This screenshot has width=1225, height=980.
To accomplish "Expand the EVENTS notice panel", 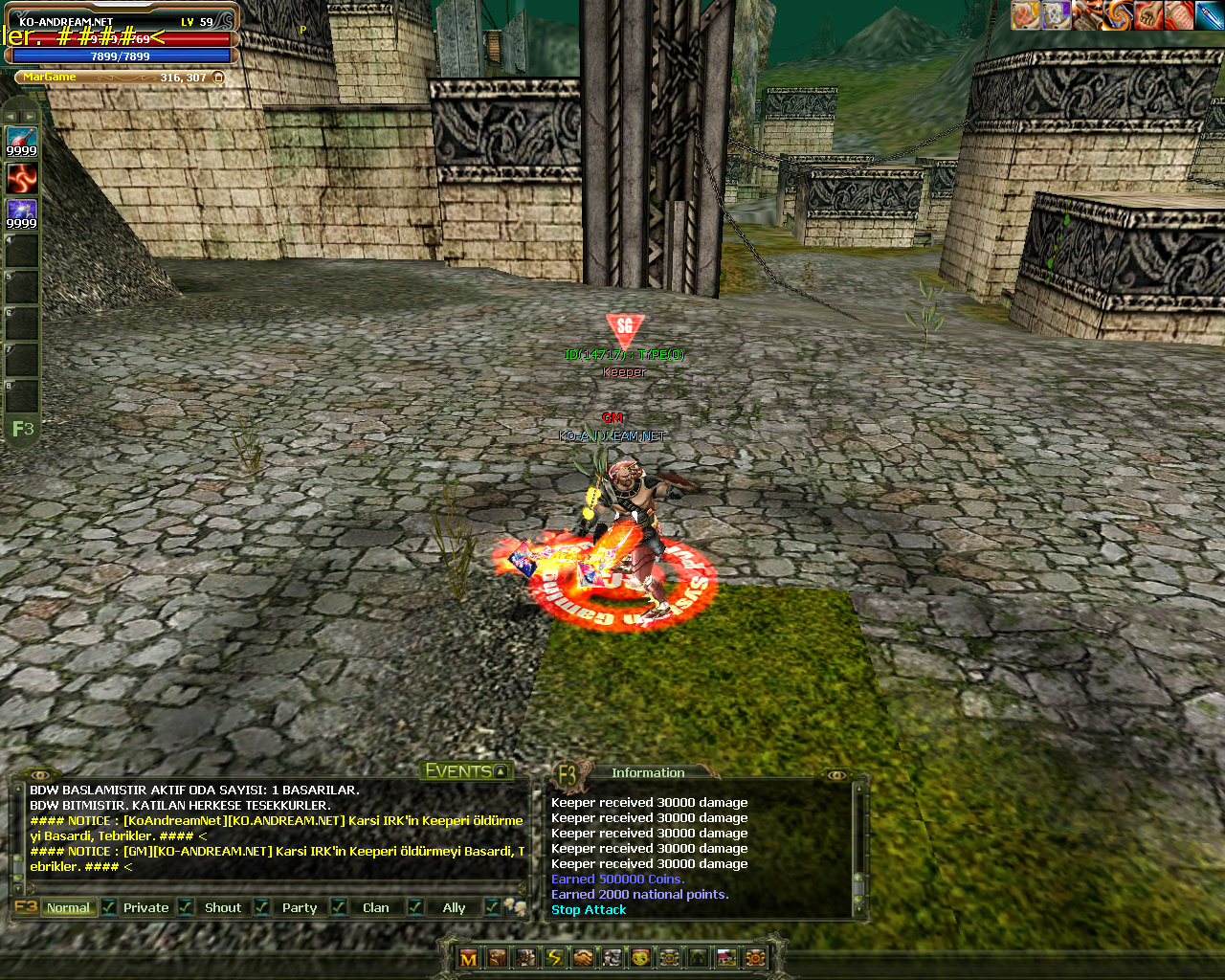I will click(501, 771).
